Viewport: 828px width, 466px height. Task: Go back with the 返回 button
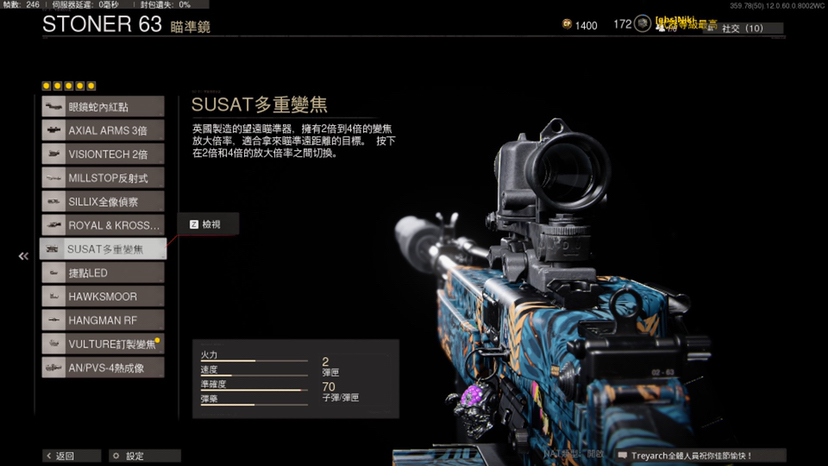click(71, 456)
